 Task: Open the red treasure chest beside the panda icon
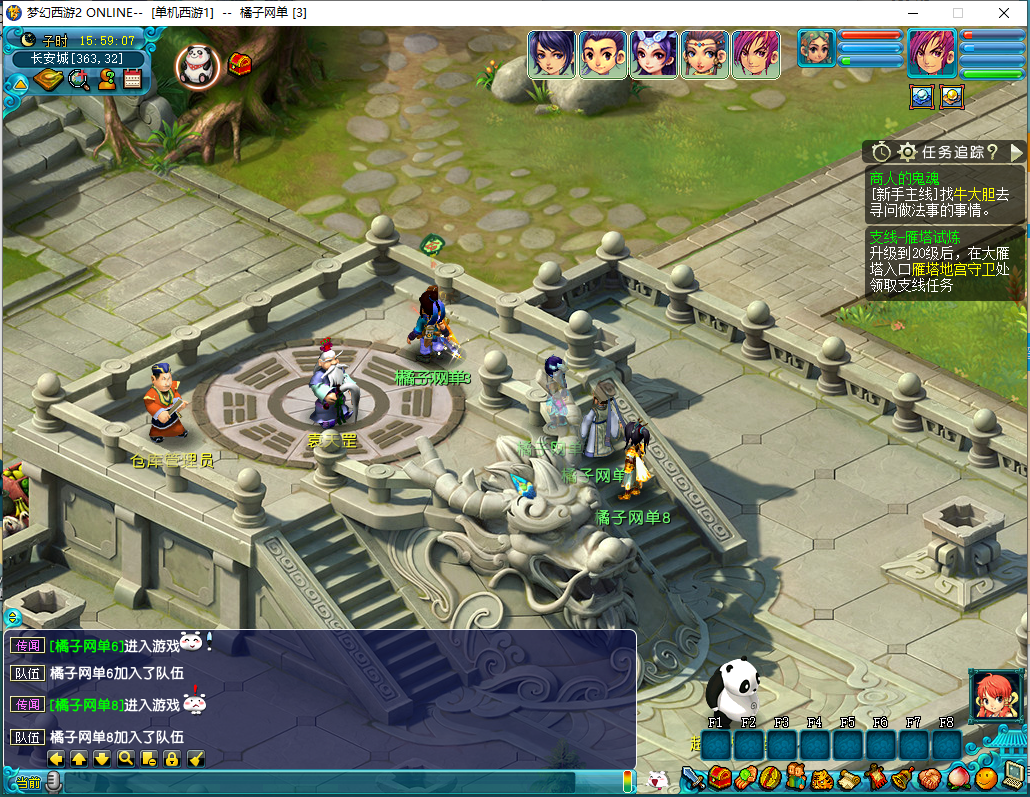[x=240, y=64]
